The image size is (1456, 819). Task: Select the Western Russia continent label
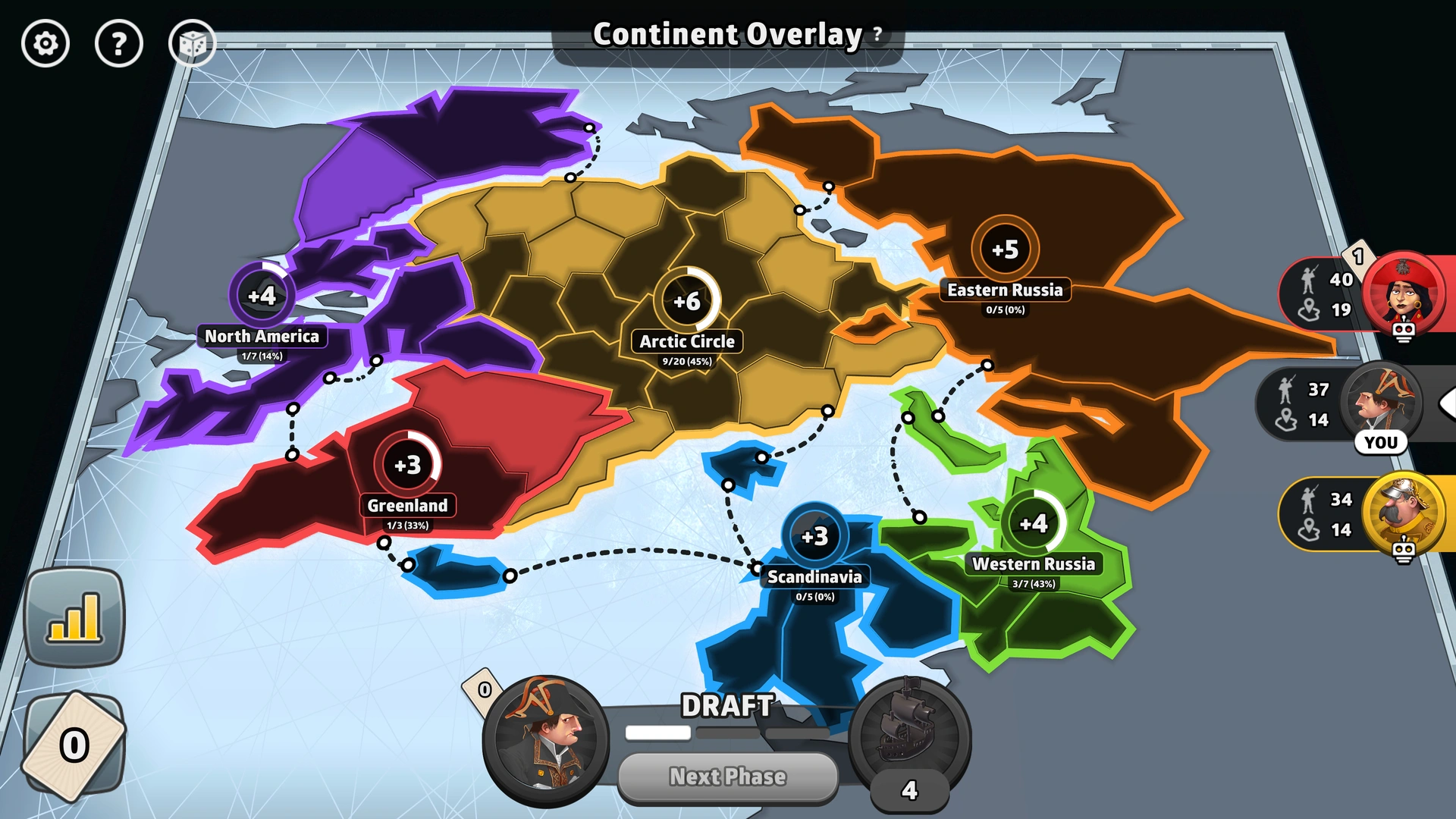(1034, 565)
